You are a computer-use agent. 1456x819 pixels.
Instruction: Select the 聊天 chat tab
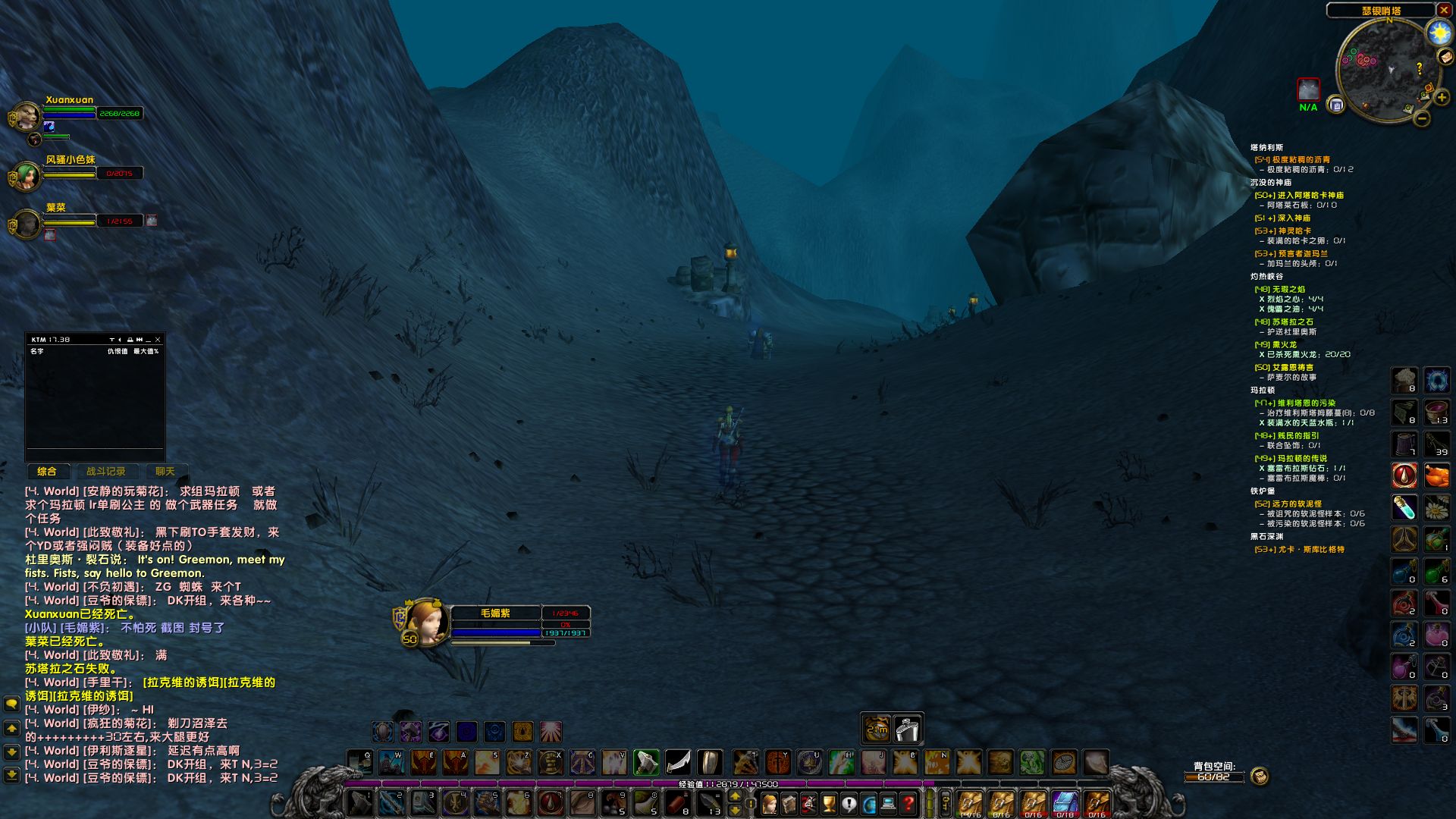pyautogui.click(x=164, y=471)
